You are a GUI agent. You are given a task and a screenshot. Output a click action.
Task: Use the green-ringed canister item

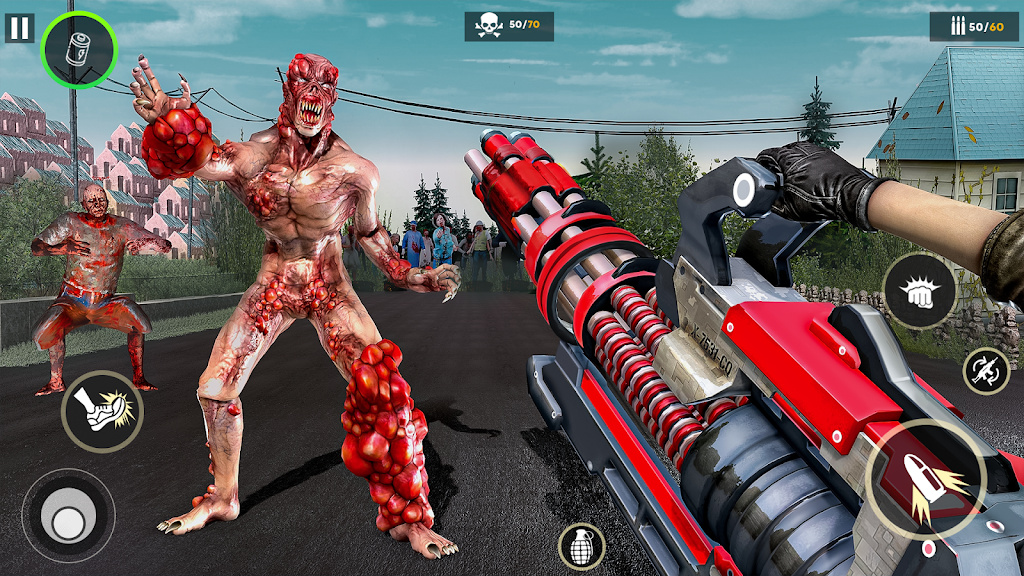point(79,49)
